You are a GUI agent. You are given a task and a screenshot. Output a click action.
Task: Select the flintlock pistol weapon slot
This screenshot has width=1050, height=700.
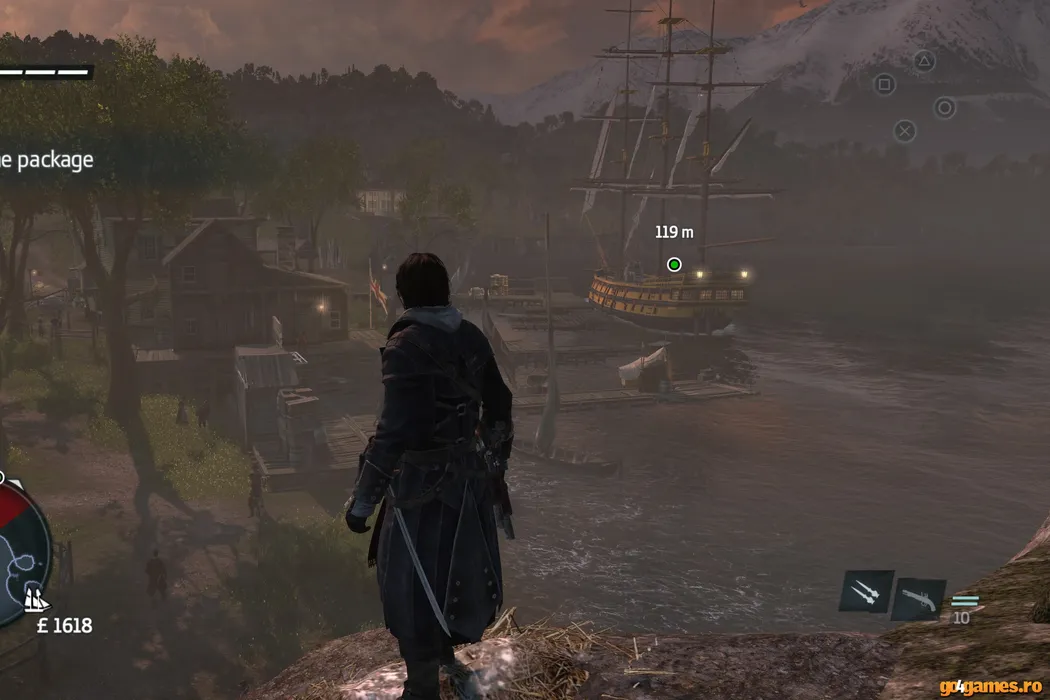pyautogui.click(x=918, y=599)
